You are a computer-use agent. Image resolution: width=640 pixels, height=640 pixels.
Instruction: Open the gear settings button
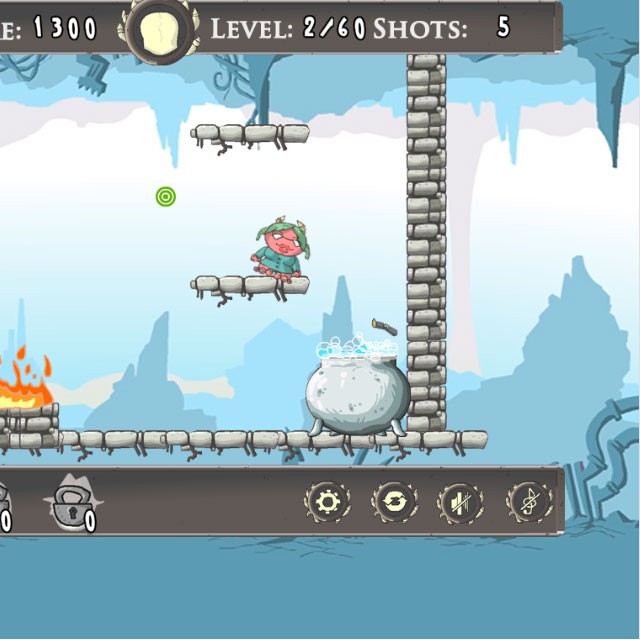click(x=327, y=502)
